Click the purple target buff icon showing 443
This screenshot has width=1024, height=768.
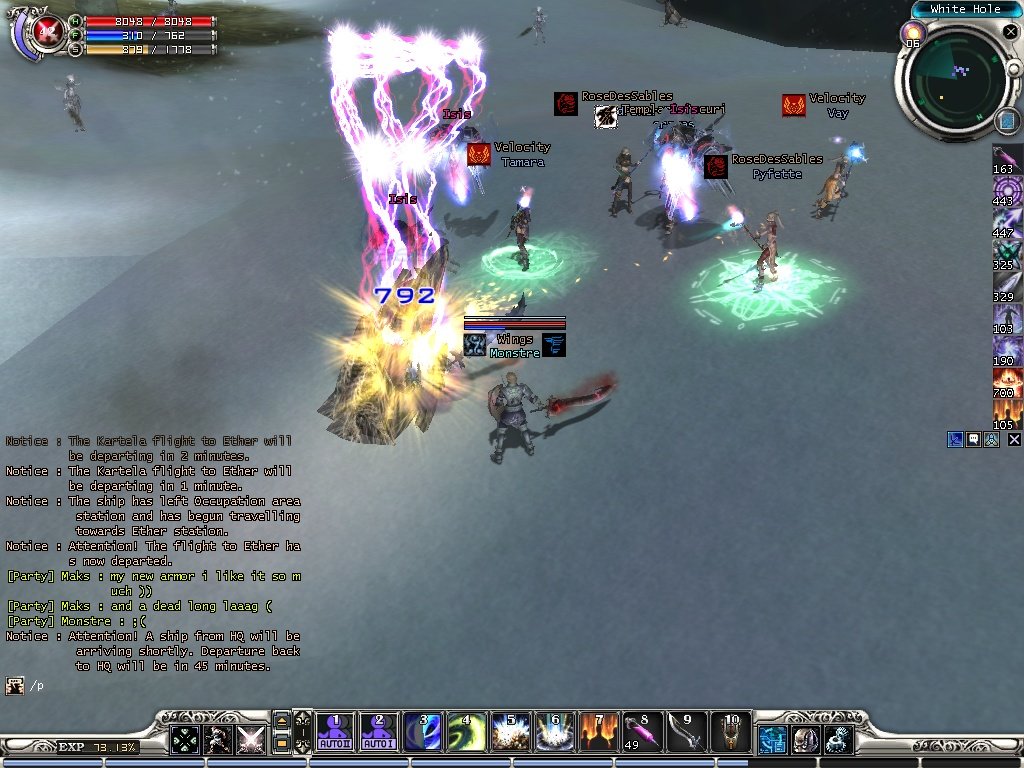1007,190
